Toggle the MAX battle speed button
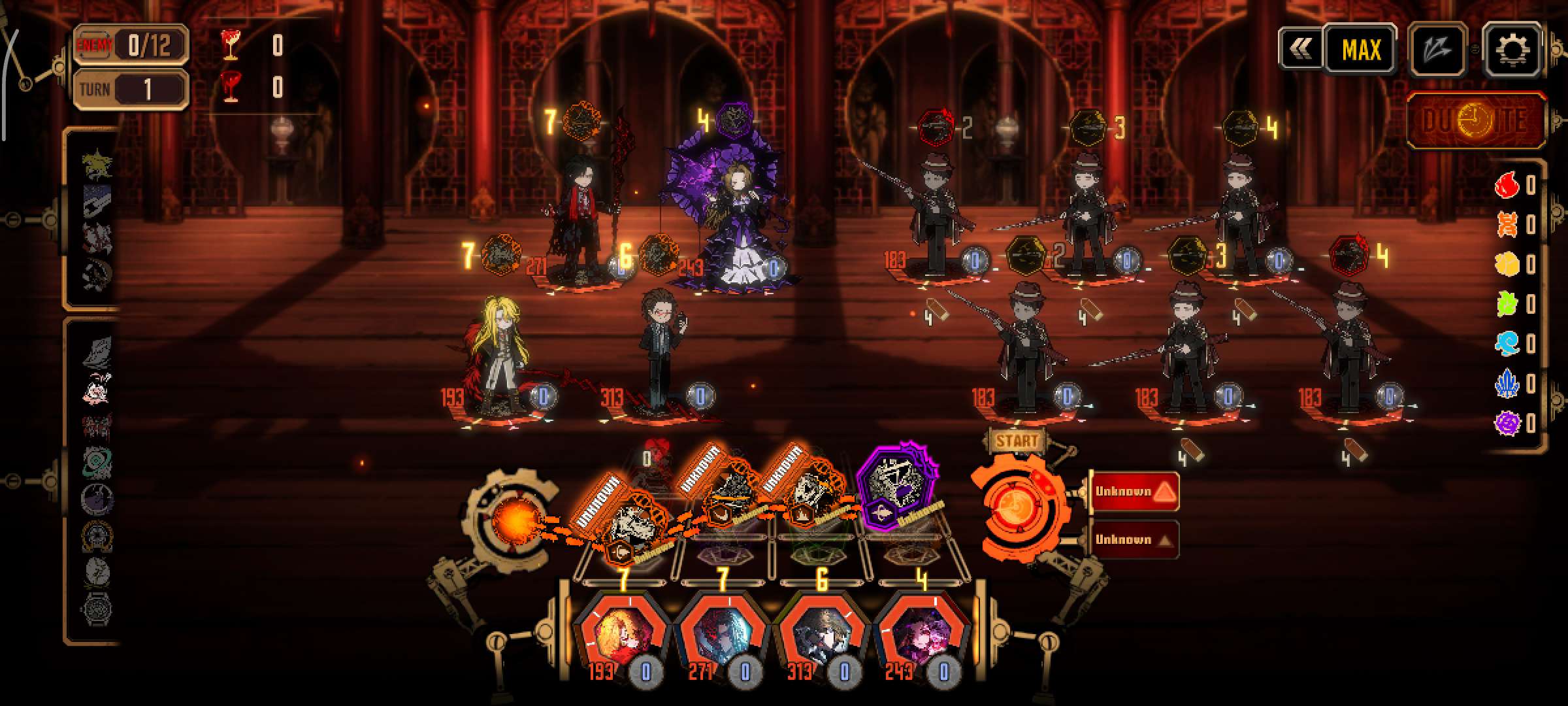The image size is (1568, 706). [1361, 50]
